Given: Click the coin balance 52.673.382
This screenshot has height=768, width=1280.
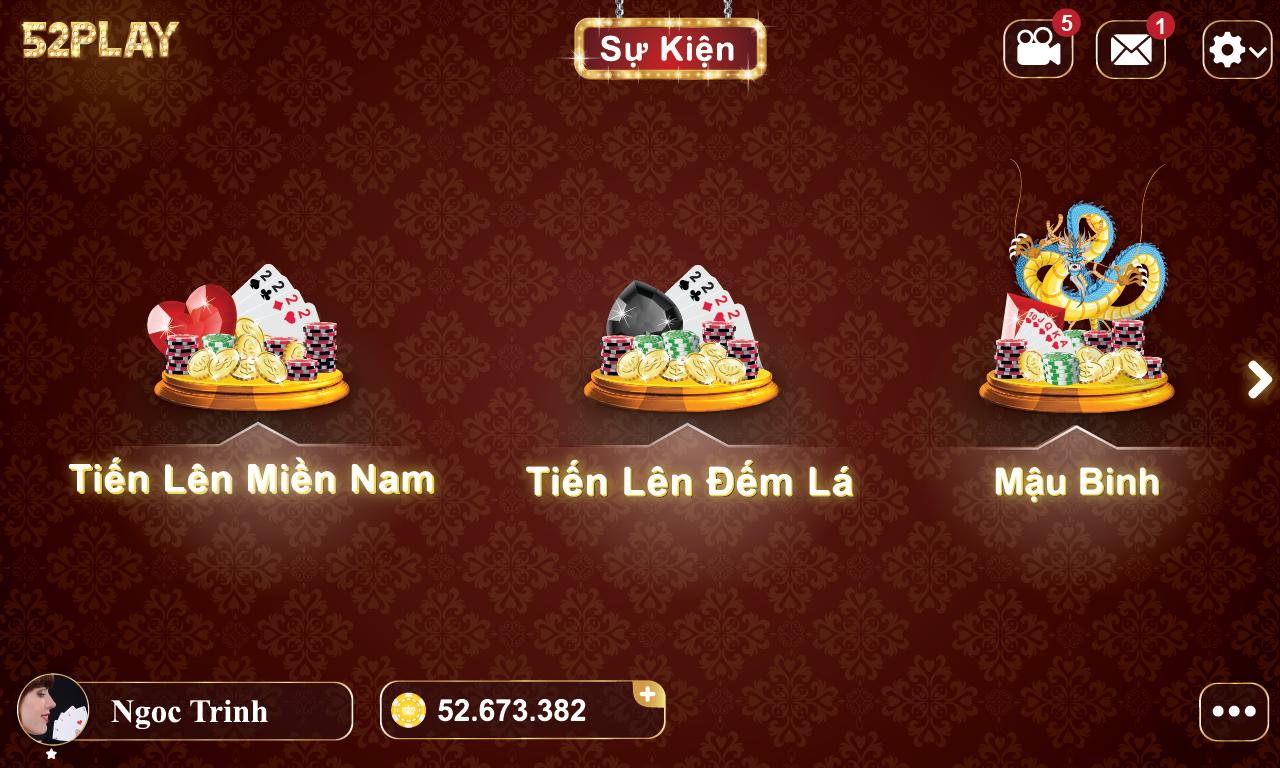Looking at the screenshot, I should [510, 711].
